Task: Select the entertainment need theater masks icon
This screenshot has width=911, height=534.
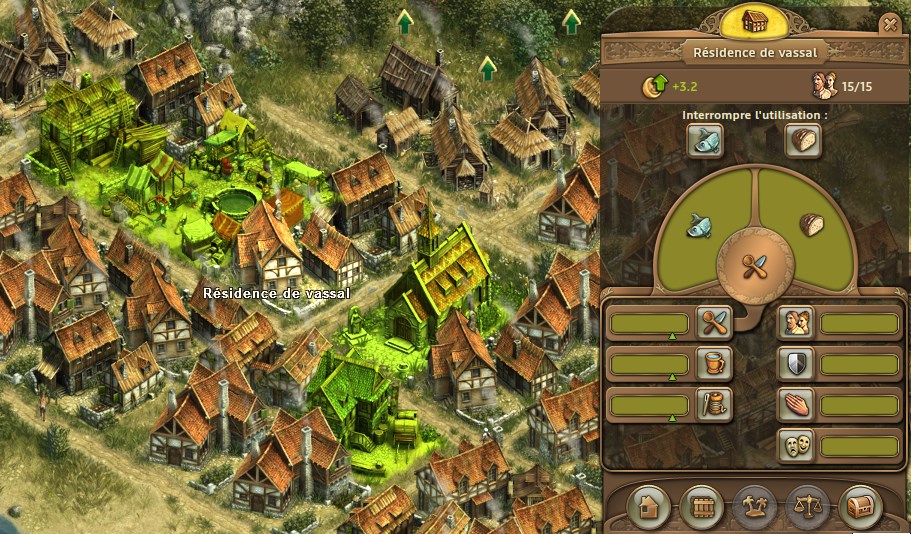Action: [x=795, y=445]
